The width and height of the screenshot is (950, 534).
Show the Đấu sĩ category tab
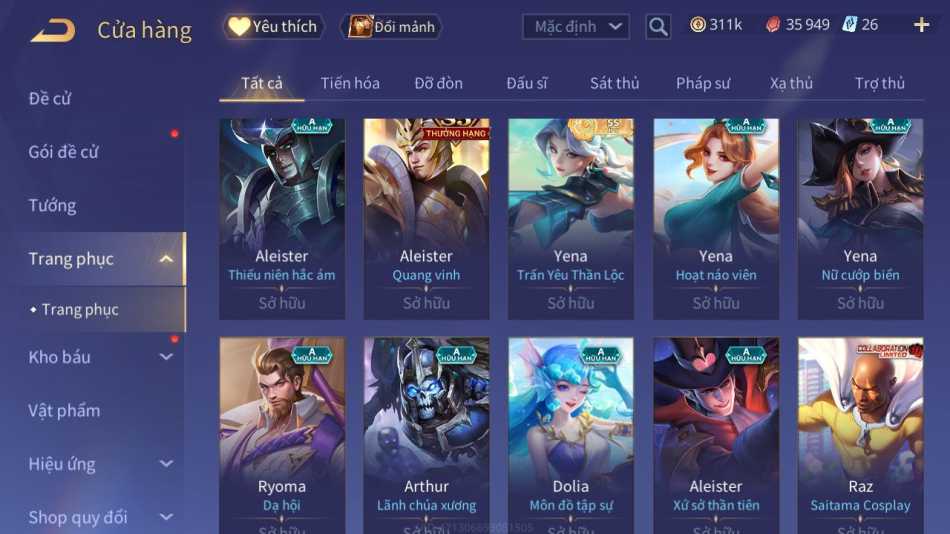tap(527, 83)
